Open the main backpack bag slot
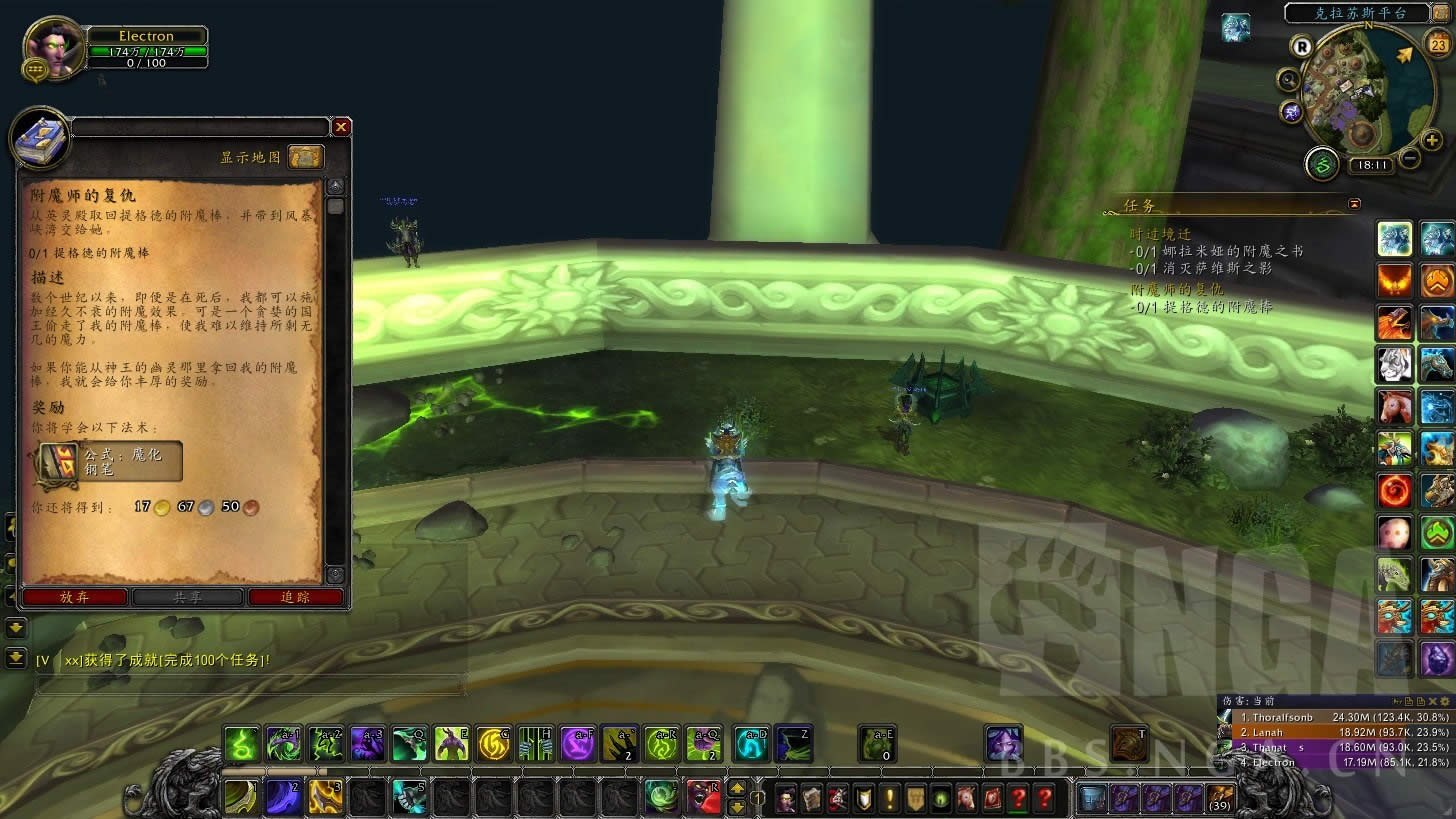Image resolution: width=1456 pixels, height=819 pixels. click(1219, 799)
